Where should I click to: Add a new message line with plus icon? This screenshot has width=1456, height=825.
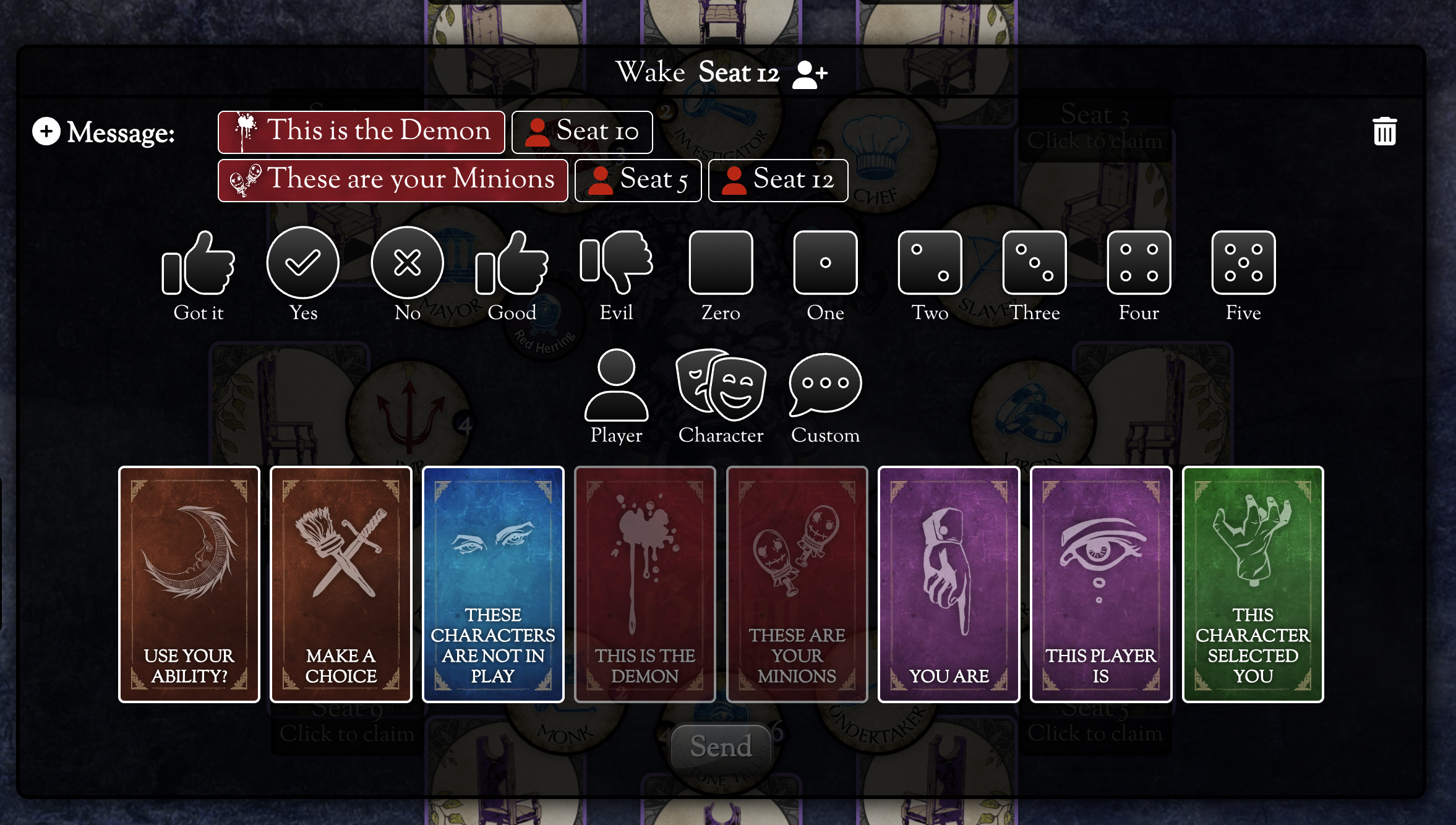46,131
